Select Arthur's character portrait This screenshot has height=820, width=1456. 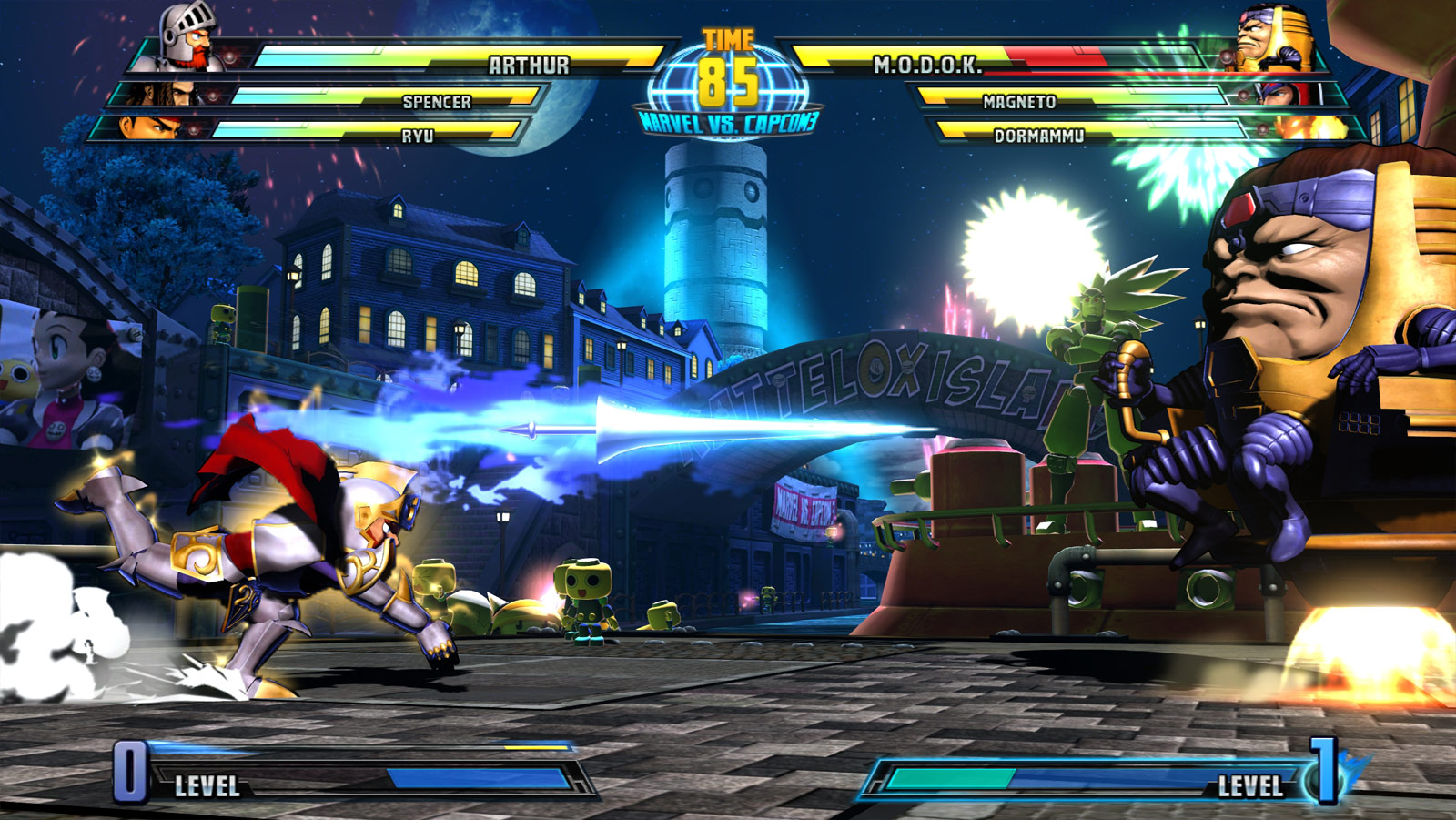tap(182, 41)
